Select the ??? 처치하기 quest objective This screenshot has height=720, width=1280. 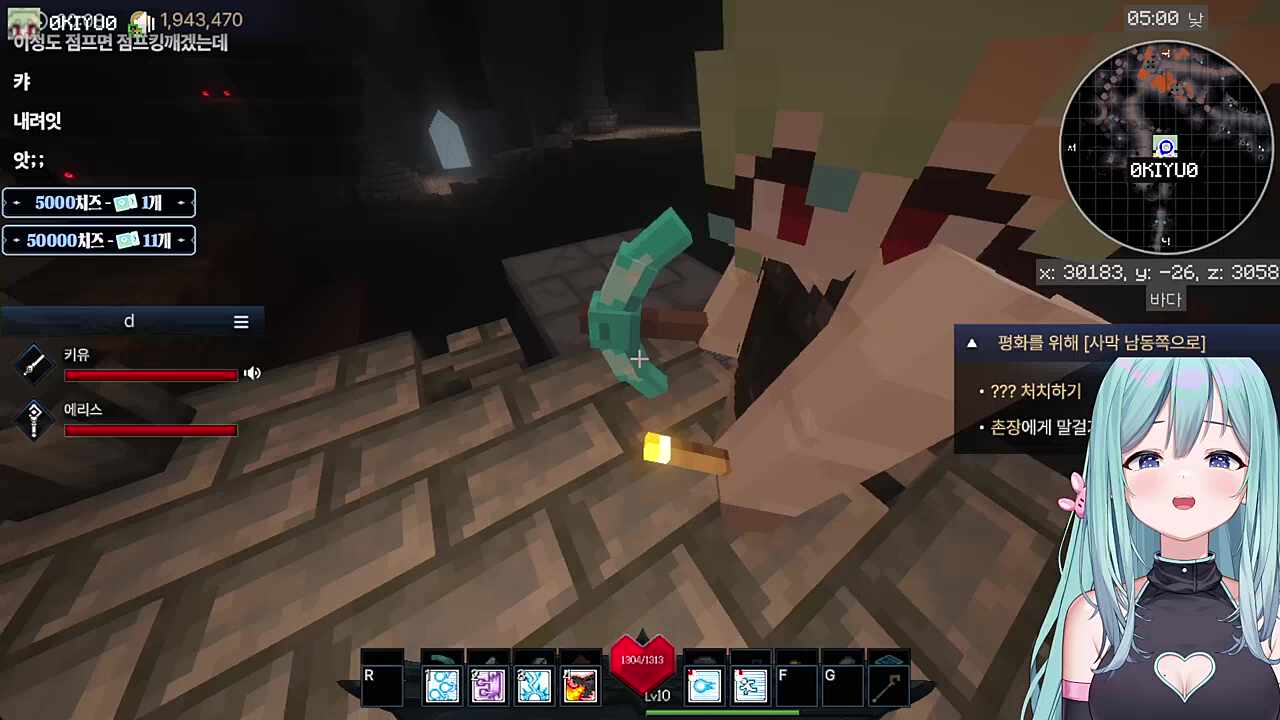coord(1035,392)
